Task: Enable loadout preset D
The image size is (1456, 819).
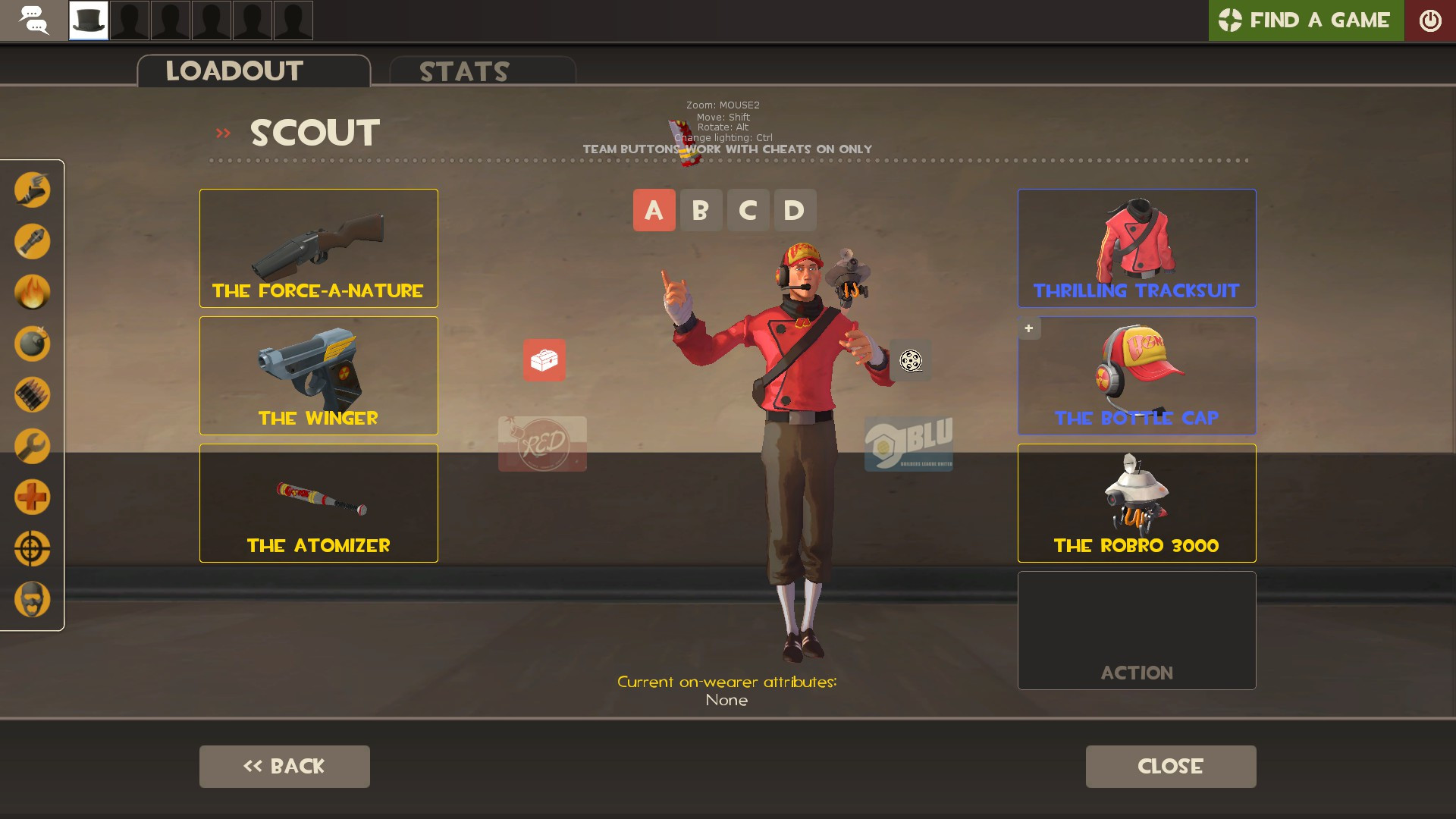Action: pos(795,210)
